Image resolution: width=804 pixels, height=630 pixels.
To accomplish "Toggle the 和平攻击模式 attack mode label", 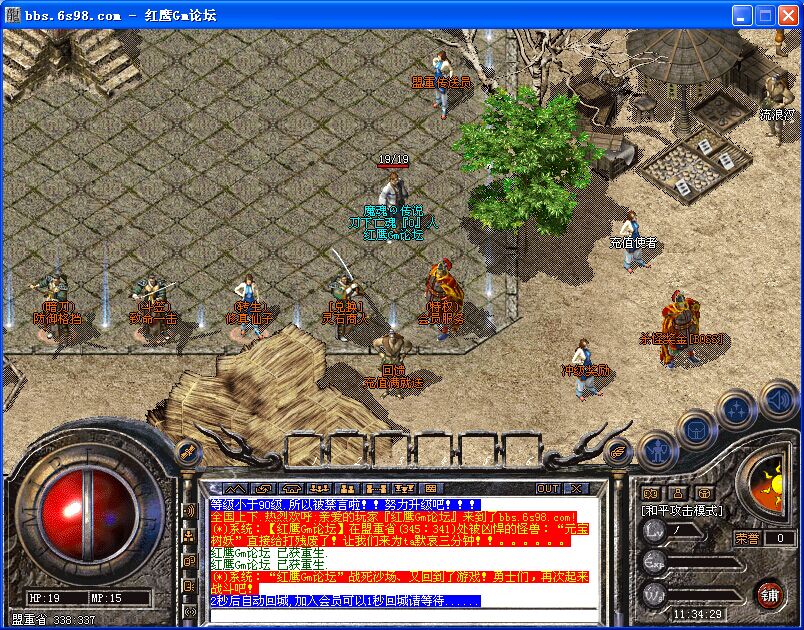I will (x=682, y=510).
